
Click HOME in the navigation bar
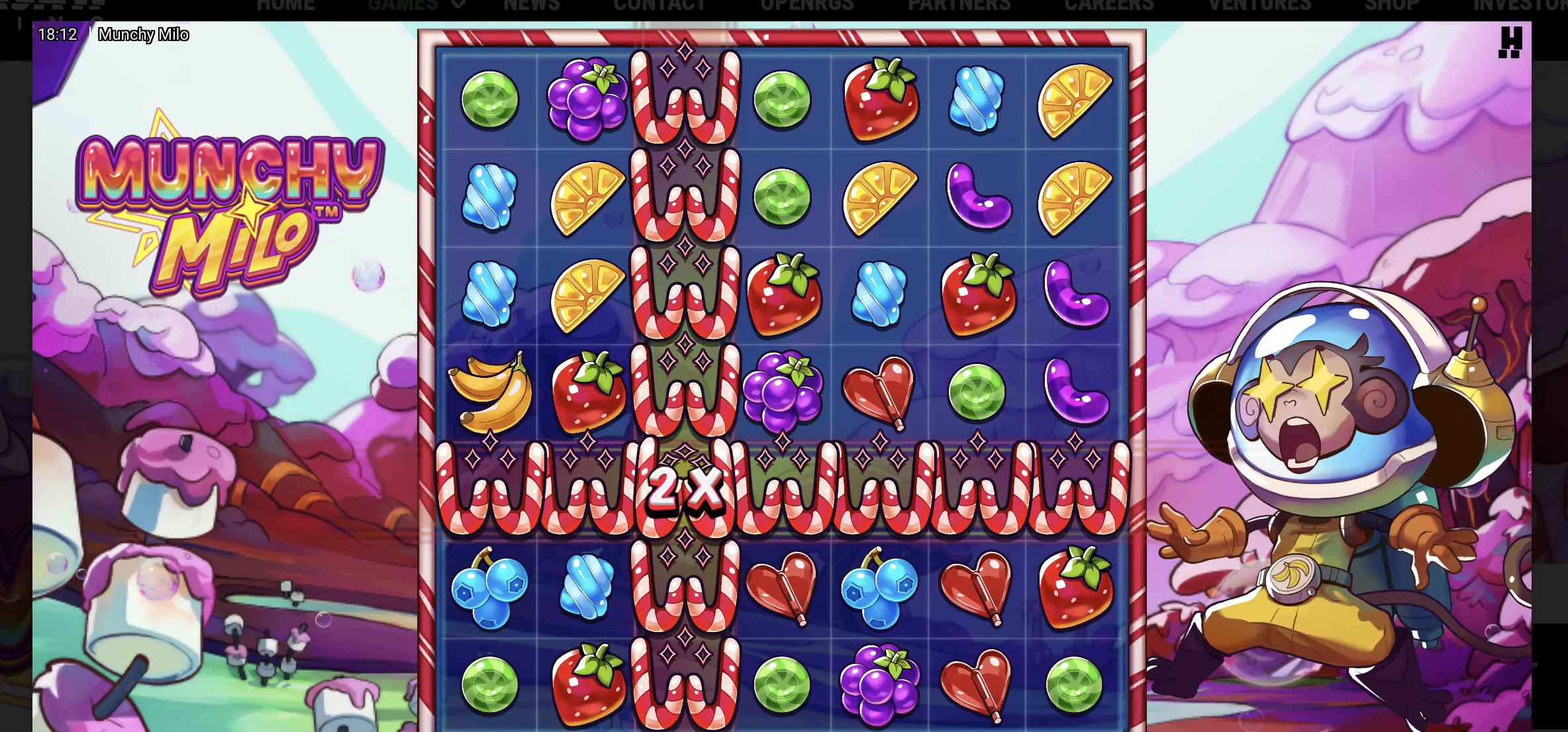[x=285, y=5]
